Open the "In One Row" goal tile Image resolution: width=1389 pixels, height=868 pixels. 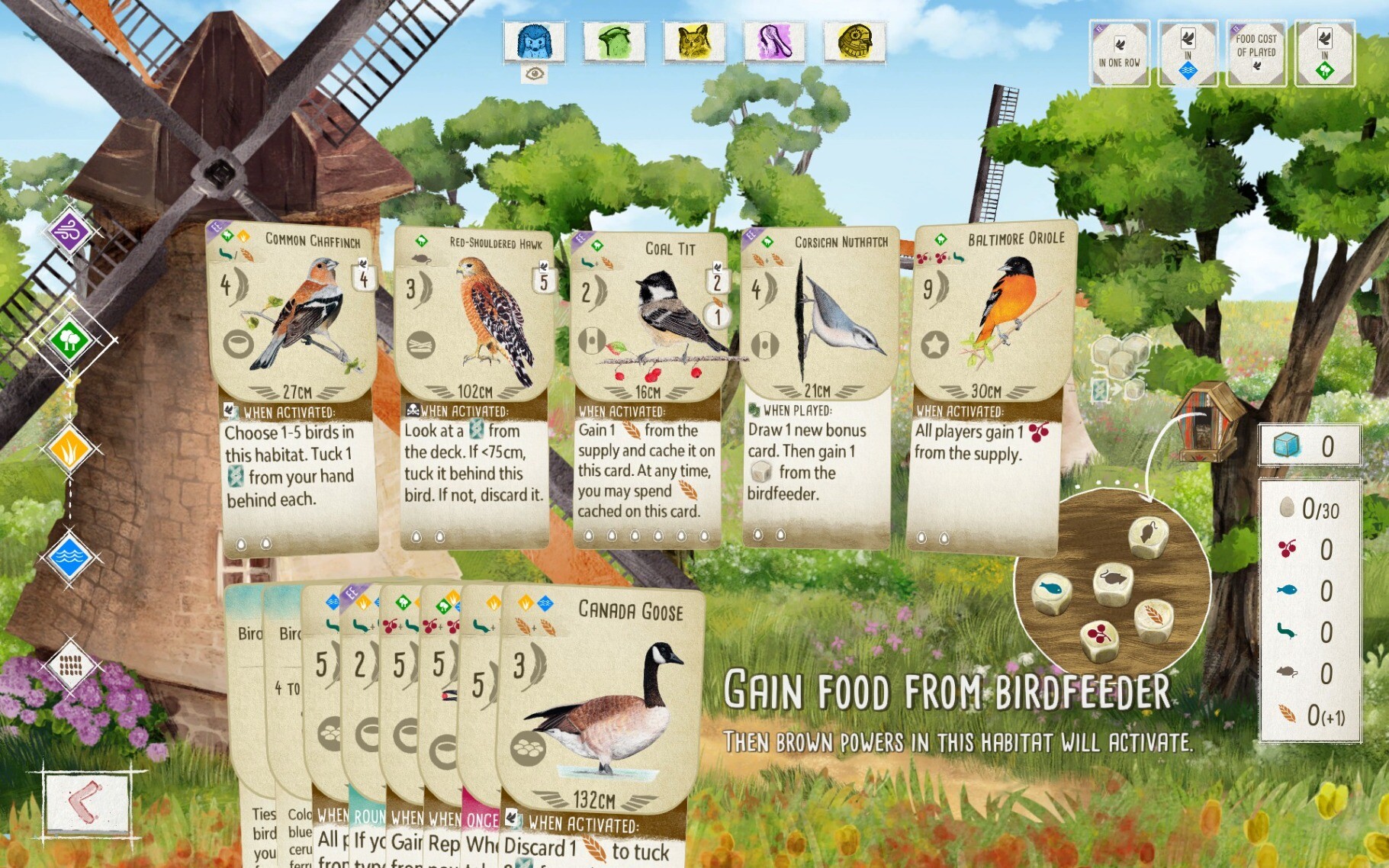coord(1119,53)
